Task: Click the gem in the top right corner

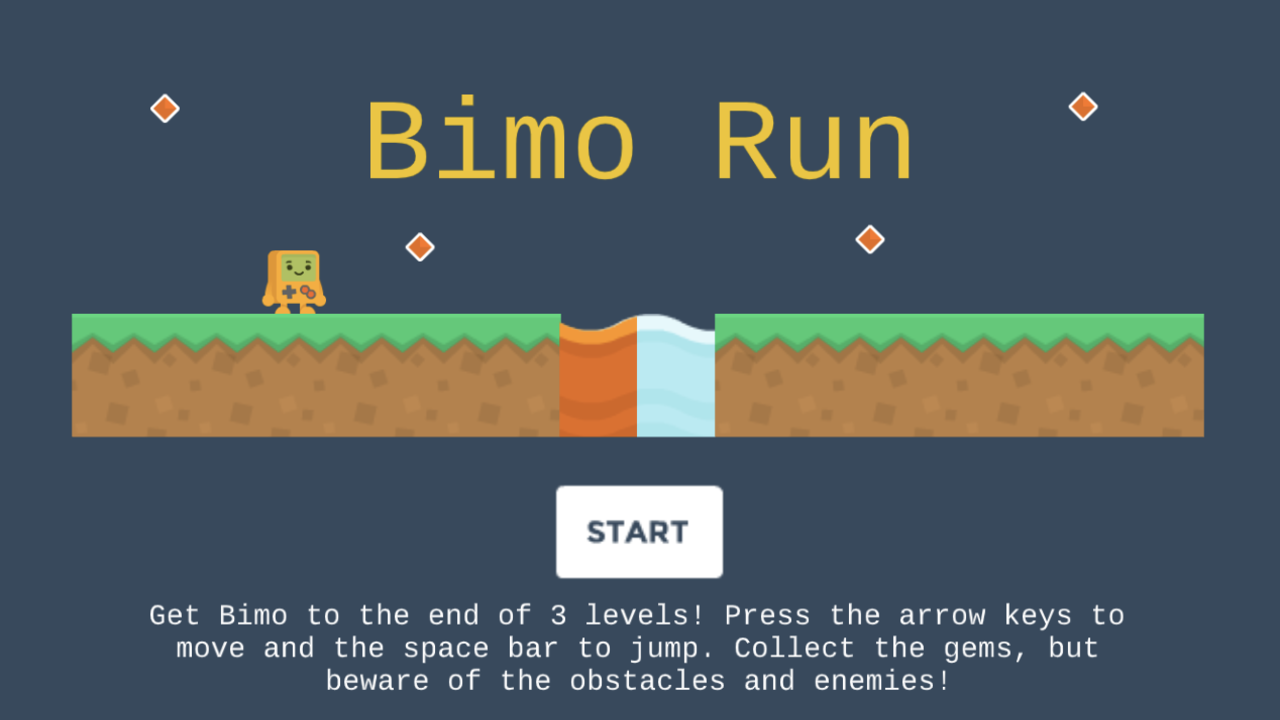Action: point(1082,104)
